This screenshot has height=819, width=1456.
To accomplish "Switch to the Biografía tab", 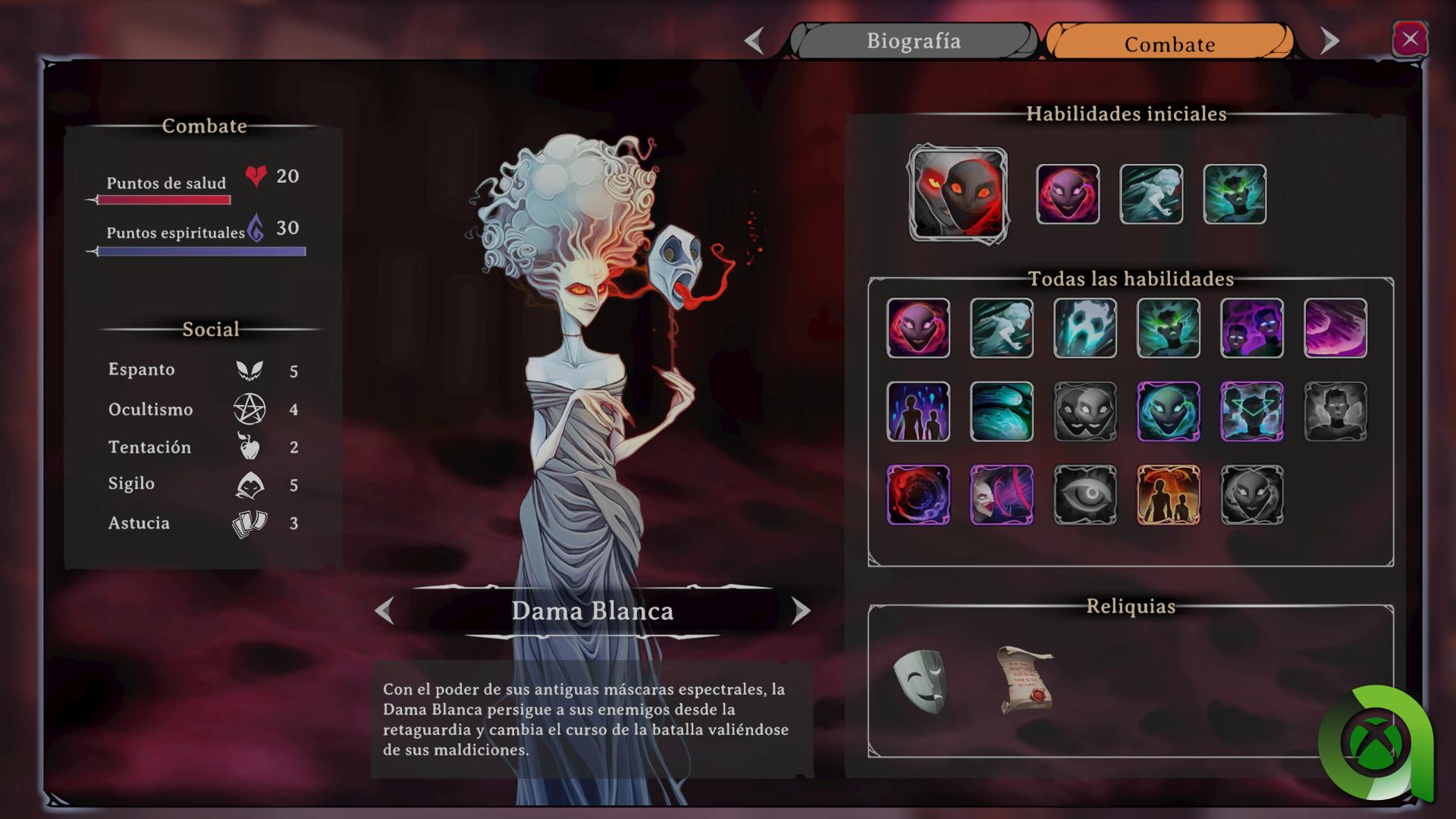I will pos(913,41).
